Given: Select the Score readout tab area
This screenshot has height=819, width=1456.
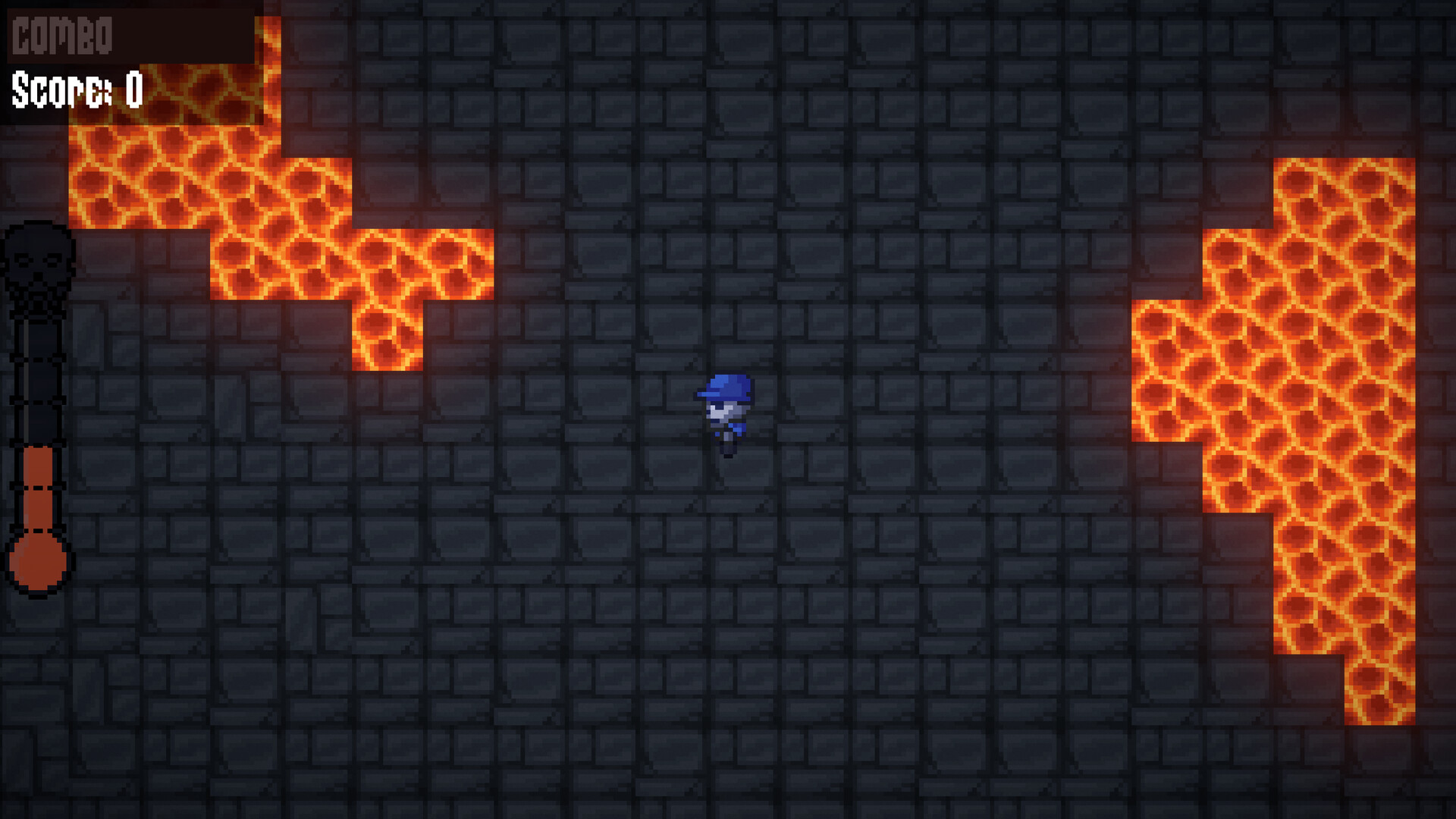Looking at the screenshot, I should point(76,91).
